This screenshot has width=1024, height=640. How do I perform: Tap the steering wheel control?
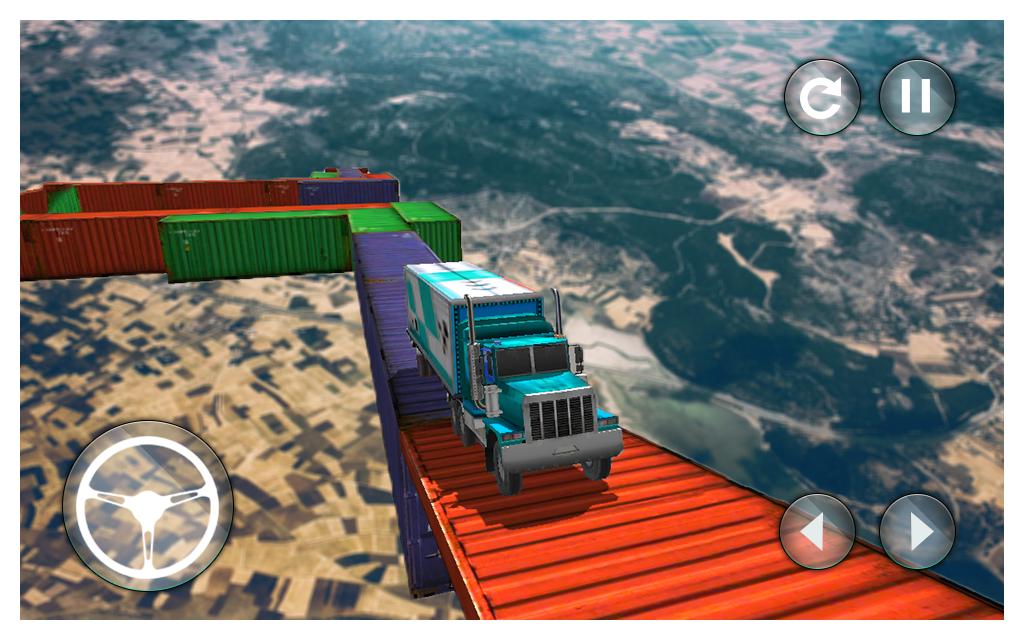point(148,506)
